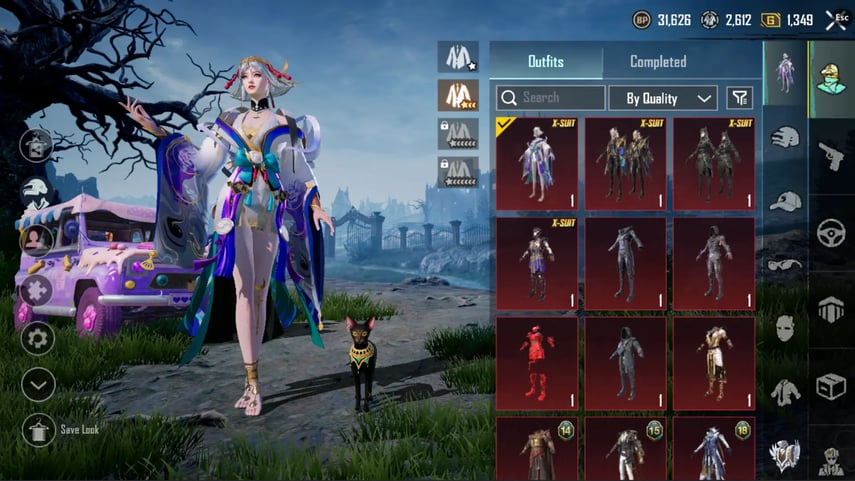Select the glasses eyewear category
The image size is (855, 481).
(785, 263)
